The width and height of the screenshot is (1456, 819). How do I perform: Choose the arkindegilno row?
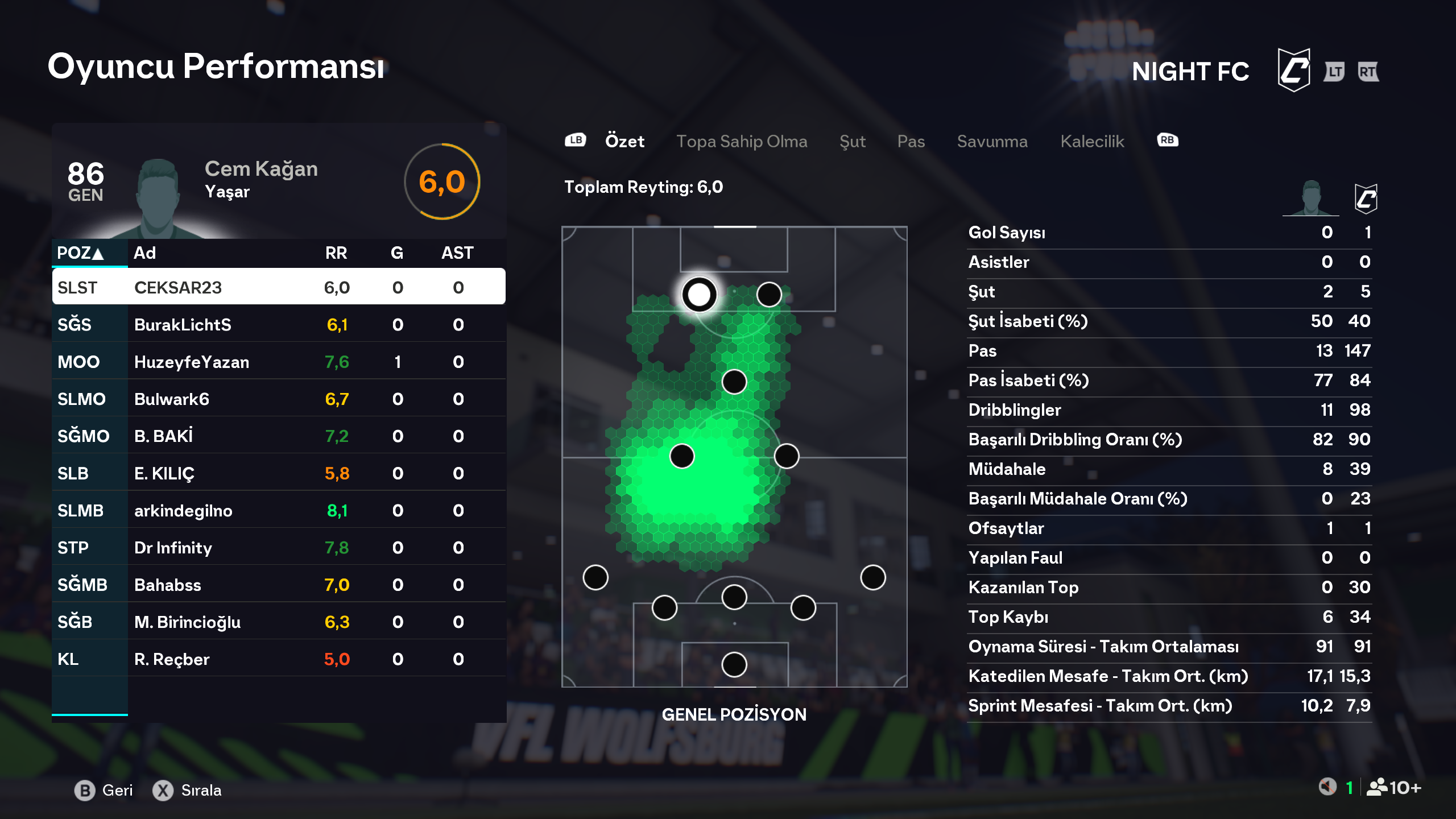[279, 510]
